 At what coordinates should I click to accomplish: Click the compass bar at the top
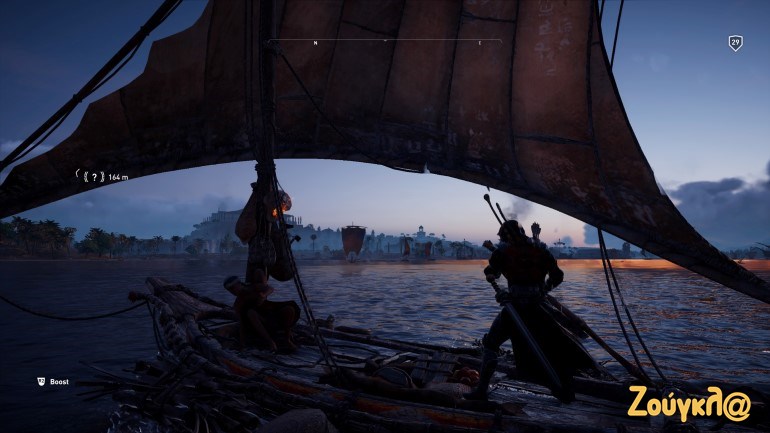click(x=385, y=42)
